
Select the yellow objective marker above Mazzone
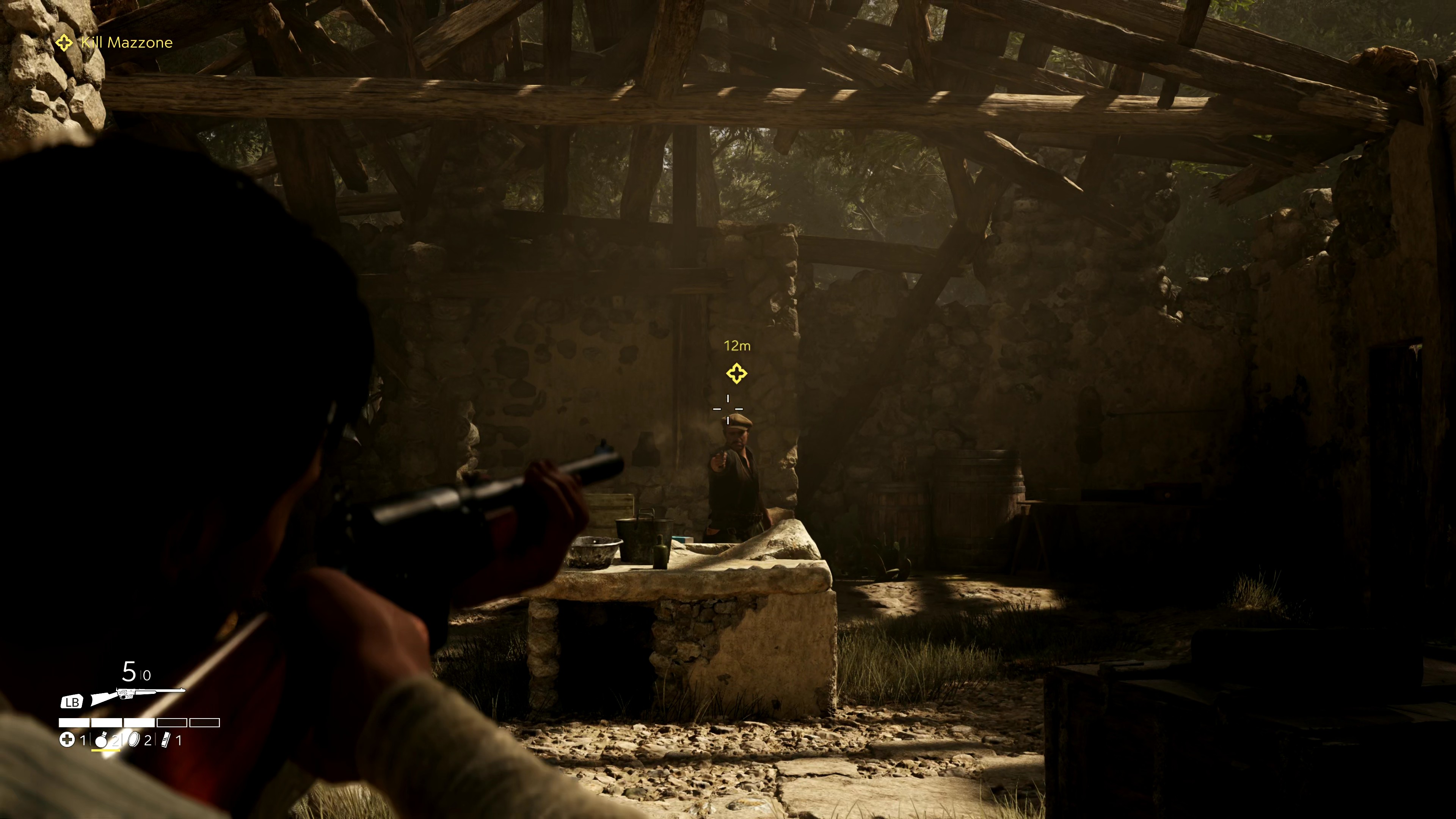click(736, 373)
